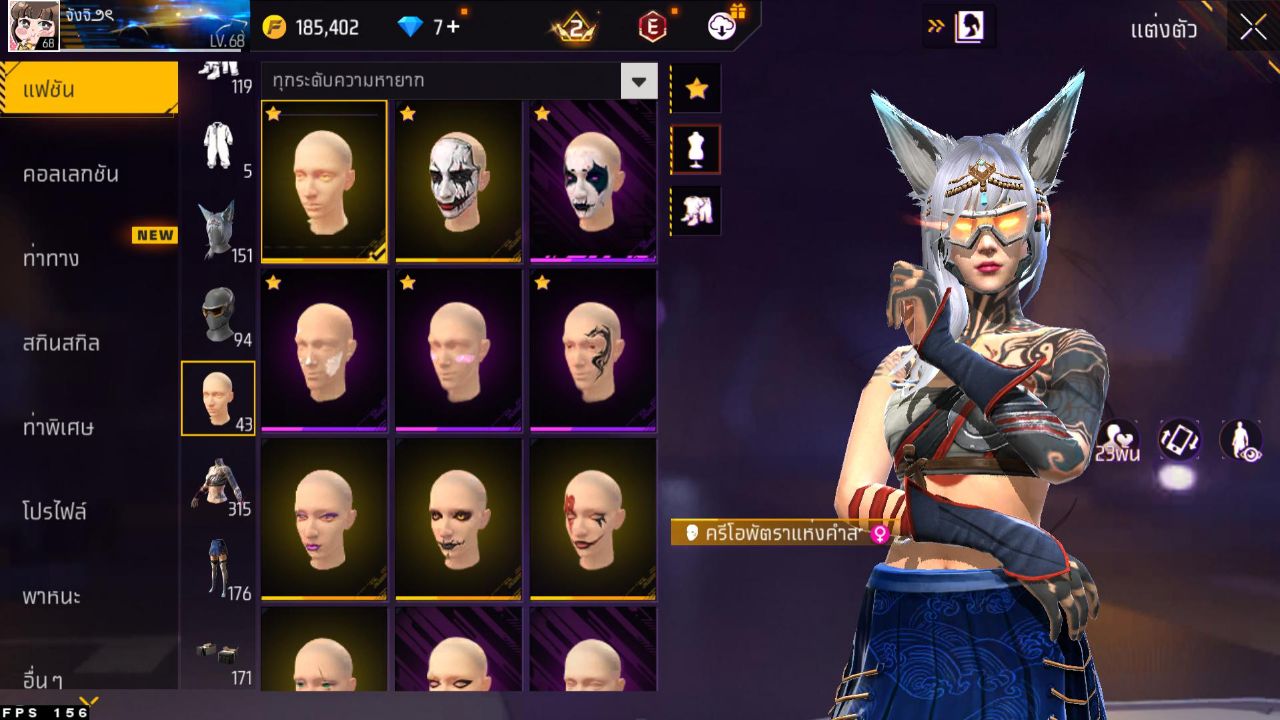Close the wardrobe screen
Viewport: 1280px width, 720px height.
click(1253, 27)
